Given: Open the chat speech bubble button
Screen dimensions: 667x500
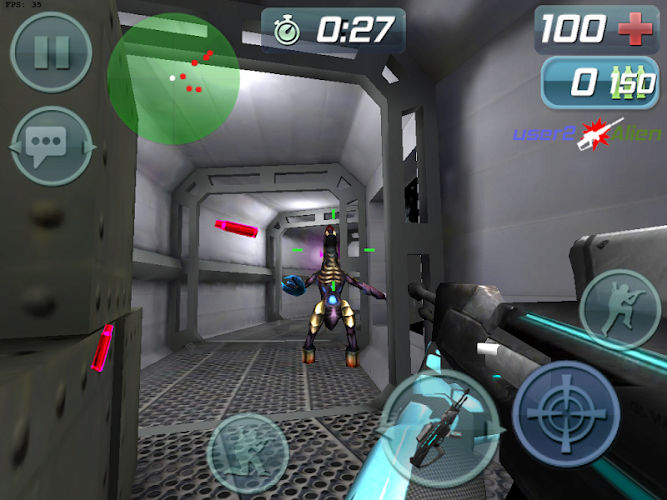Looking at the screenshot, I should (51, 146).
